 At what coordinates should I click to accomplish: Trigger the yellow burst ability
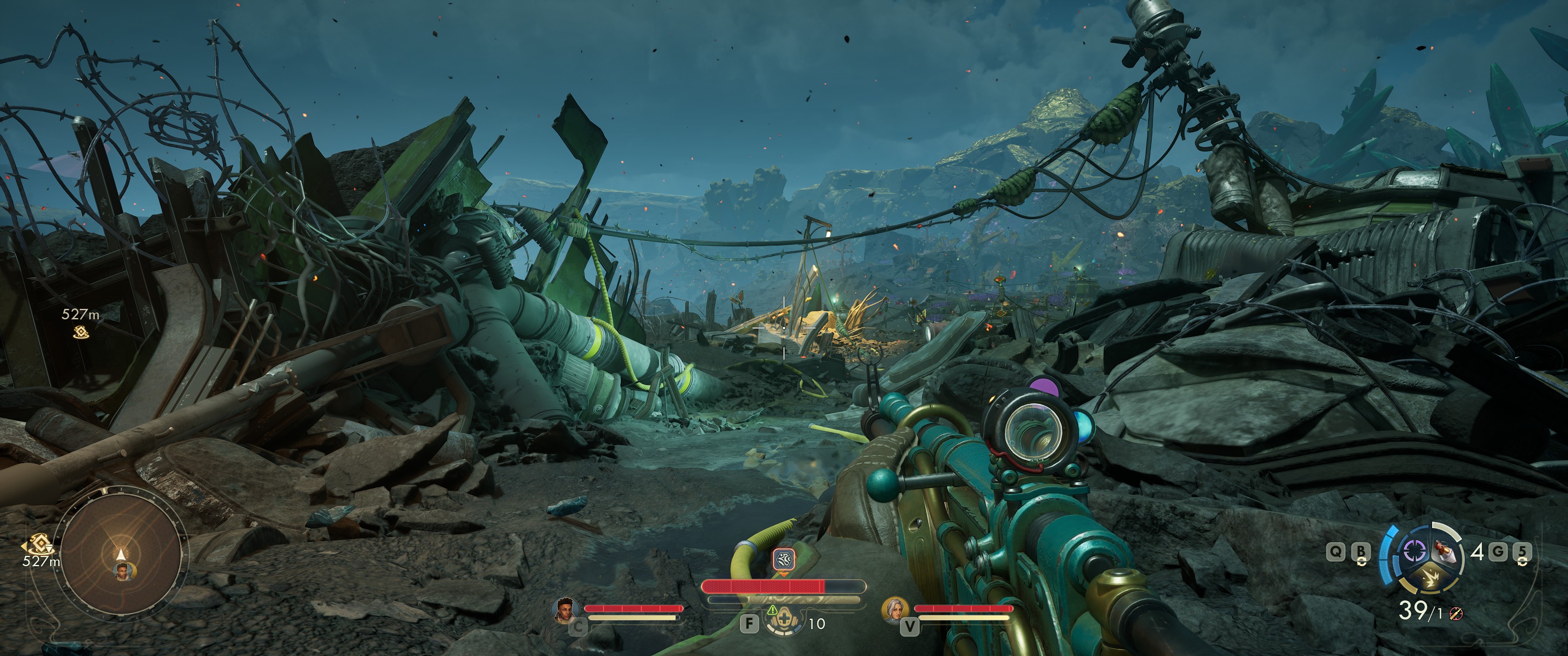pos(1428,579)
